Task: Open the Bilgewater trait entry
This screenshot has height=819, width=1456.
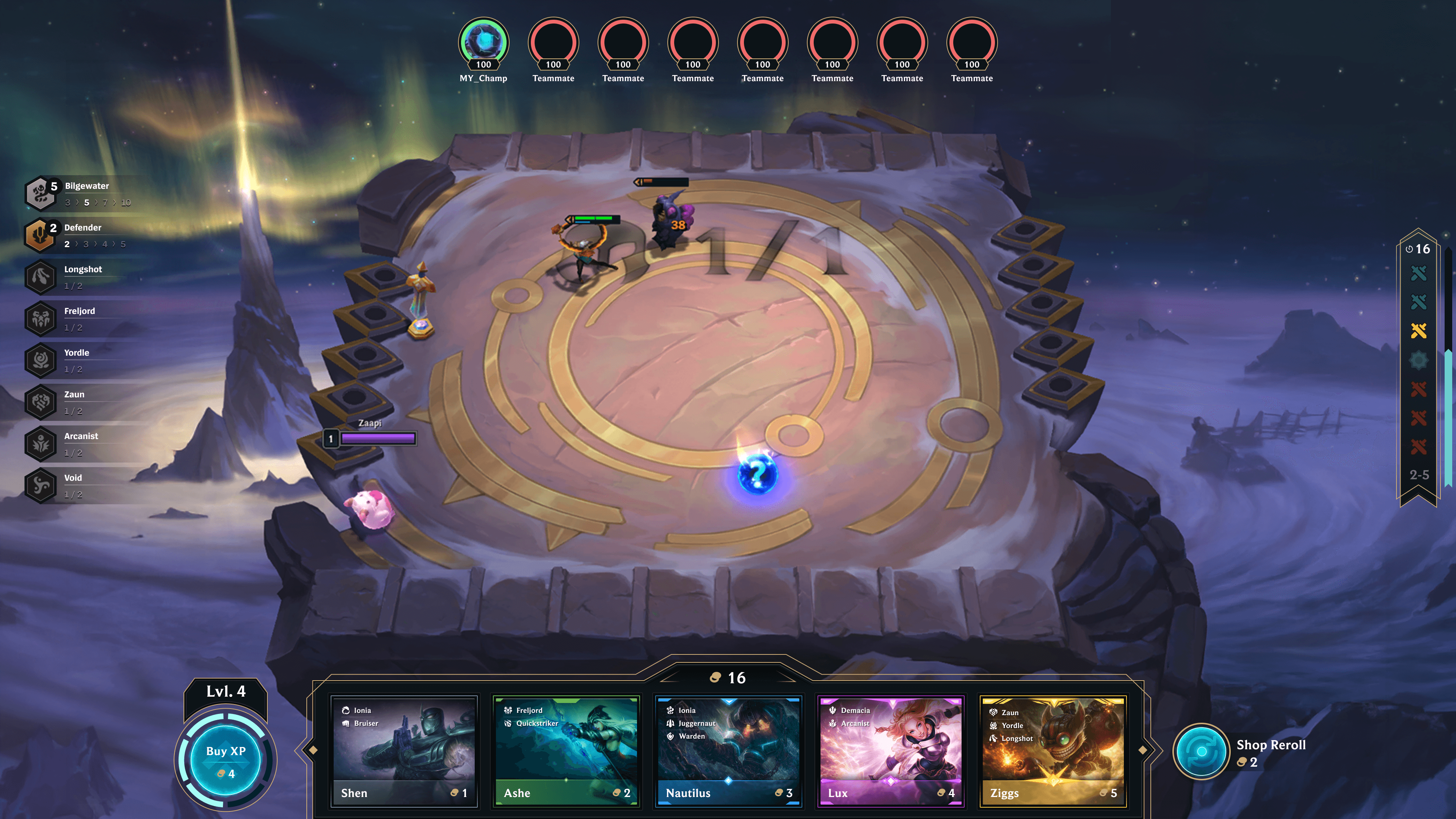Action: click(85, 193)
